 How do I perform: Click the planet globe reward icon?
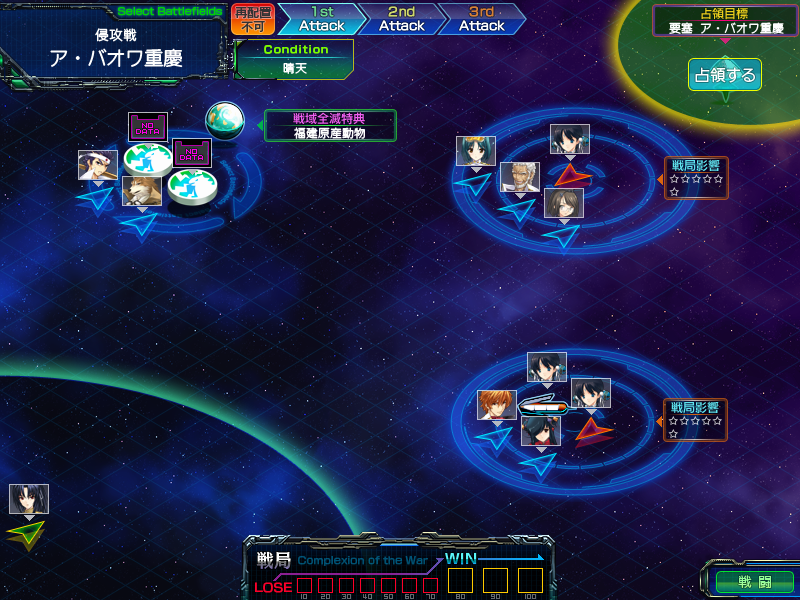(x=225, y=121)
